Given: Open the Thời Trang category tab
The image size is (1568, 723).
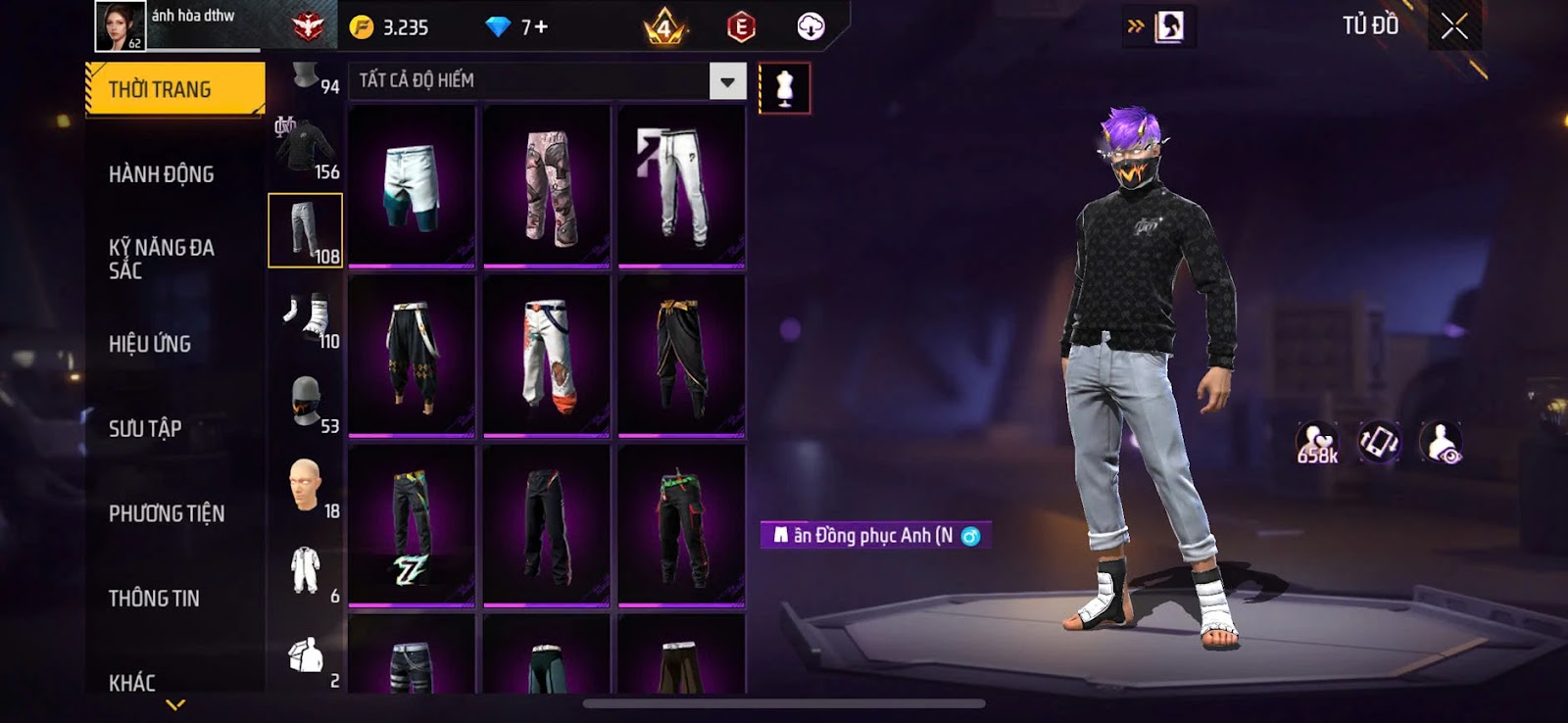Looking at the screenshot, I should coord(174,89).
